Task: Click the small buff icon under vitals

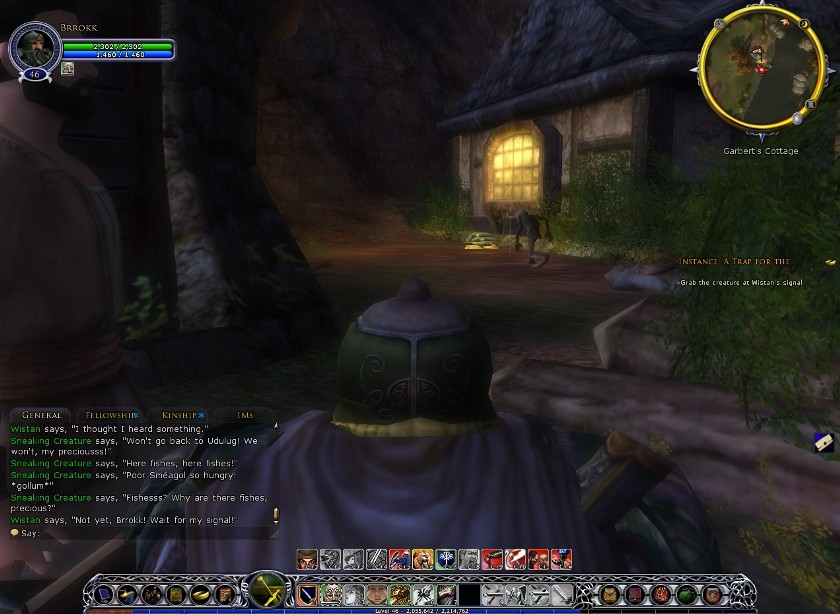Action: (68, 68)
